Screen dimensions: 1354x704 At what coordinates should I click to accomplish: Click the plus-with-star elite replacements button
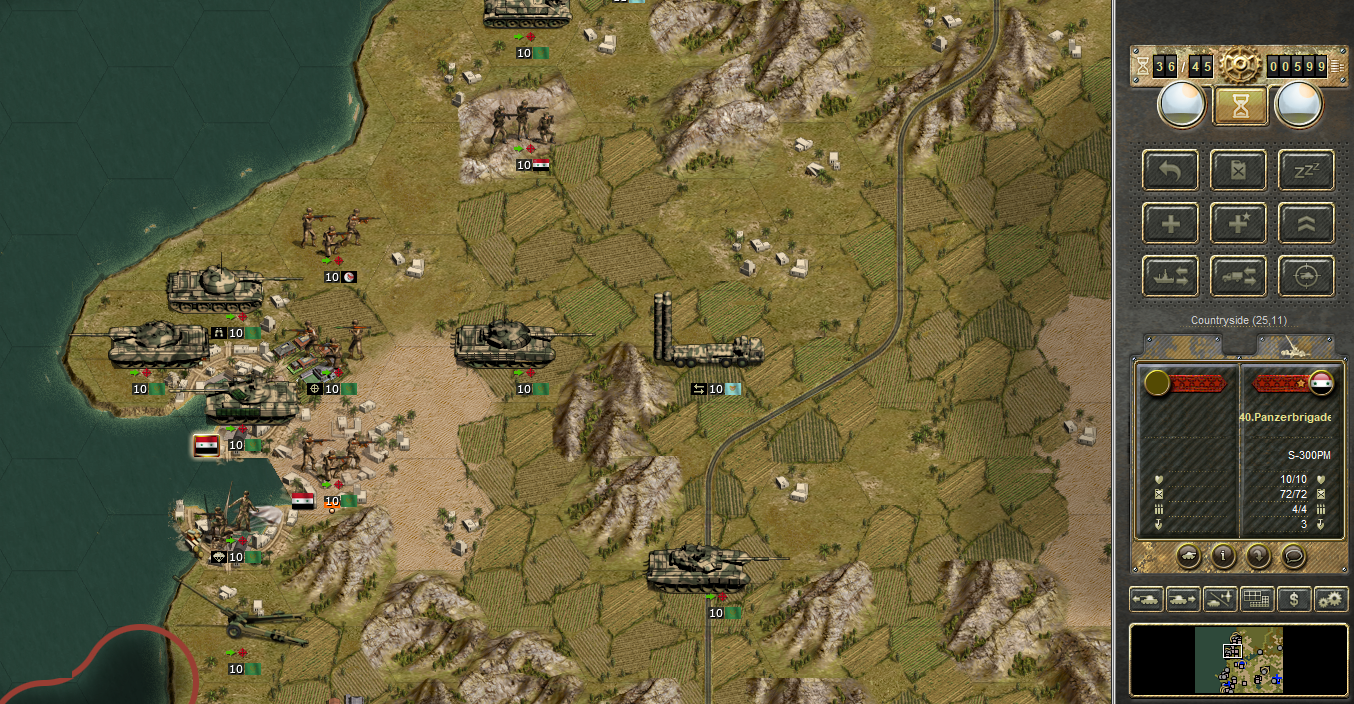(1238, 223)
